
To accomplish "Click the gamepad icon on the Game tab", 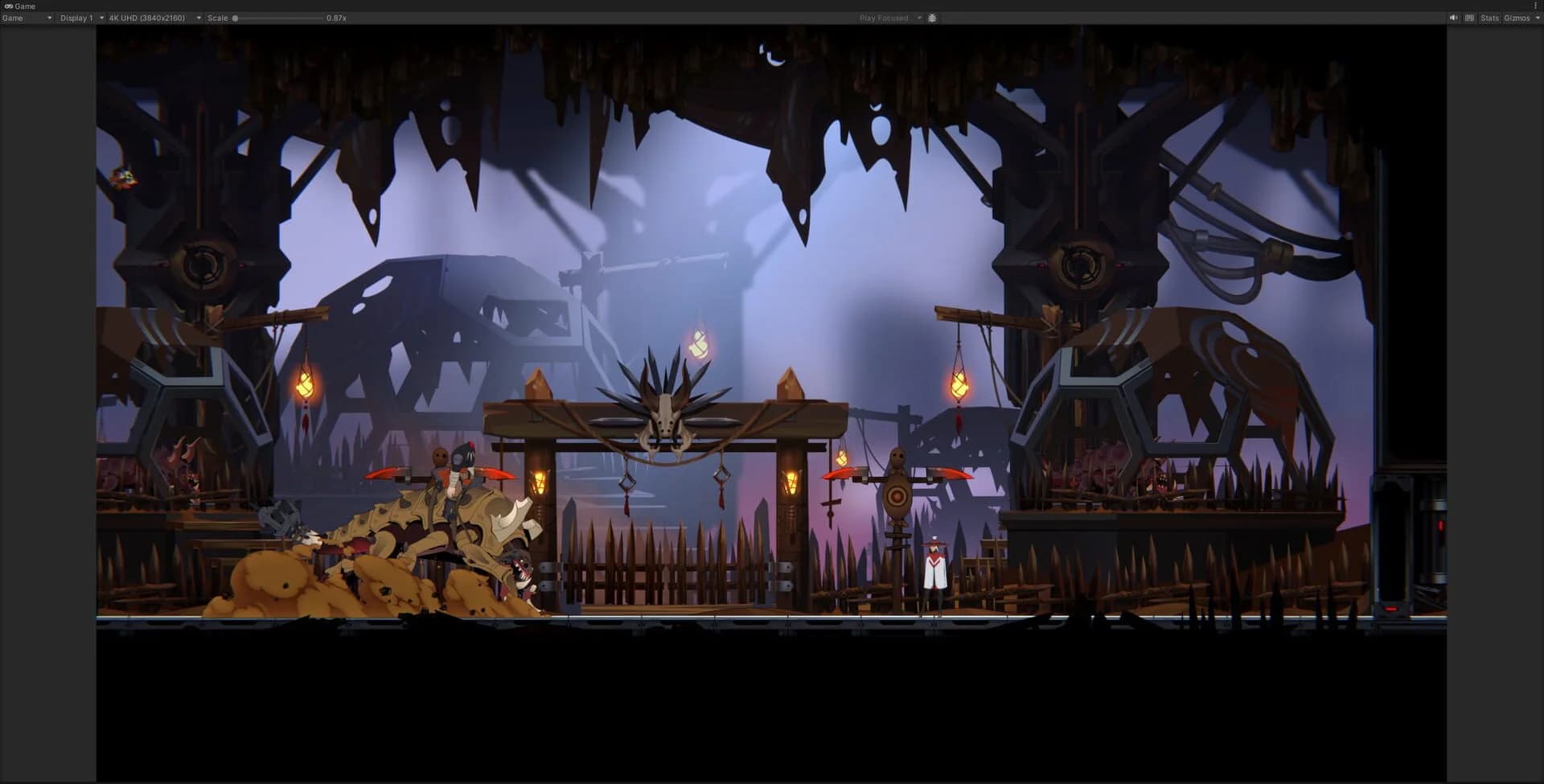I will (x=7, y=6).
